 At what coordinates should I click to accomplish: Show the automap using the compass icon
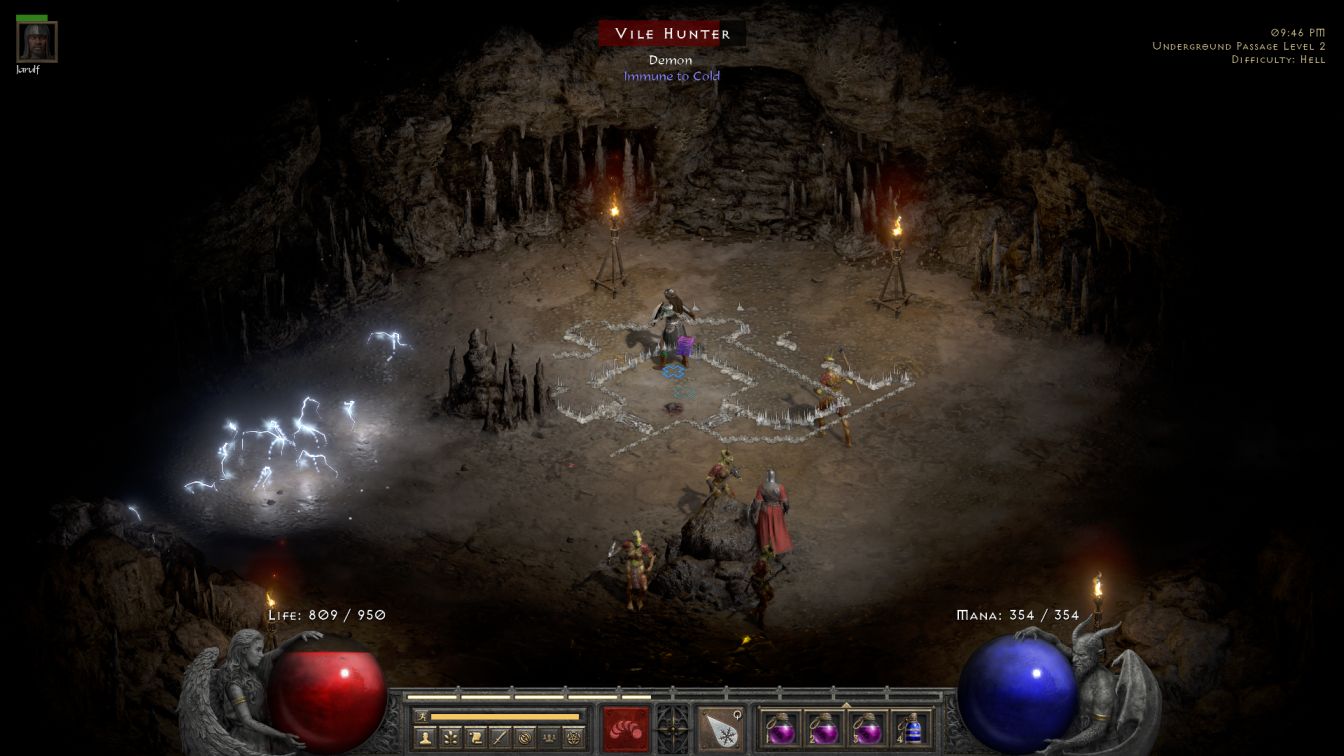[525, 738]
